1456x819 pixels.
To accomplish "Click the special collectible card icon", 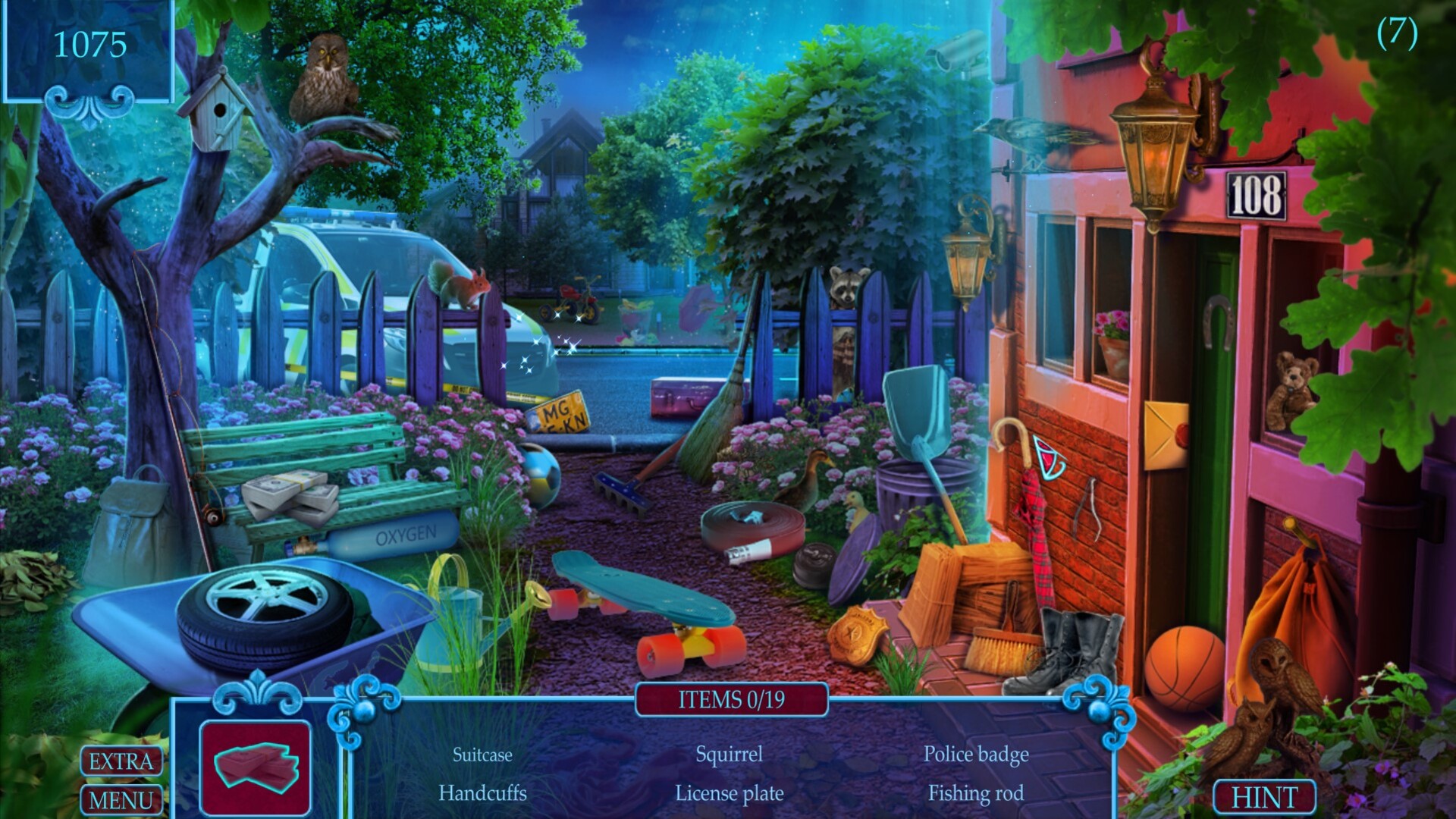I will [256, 766].
